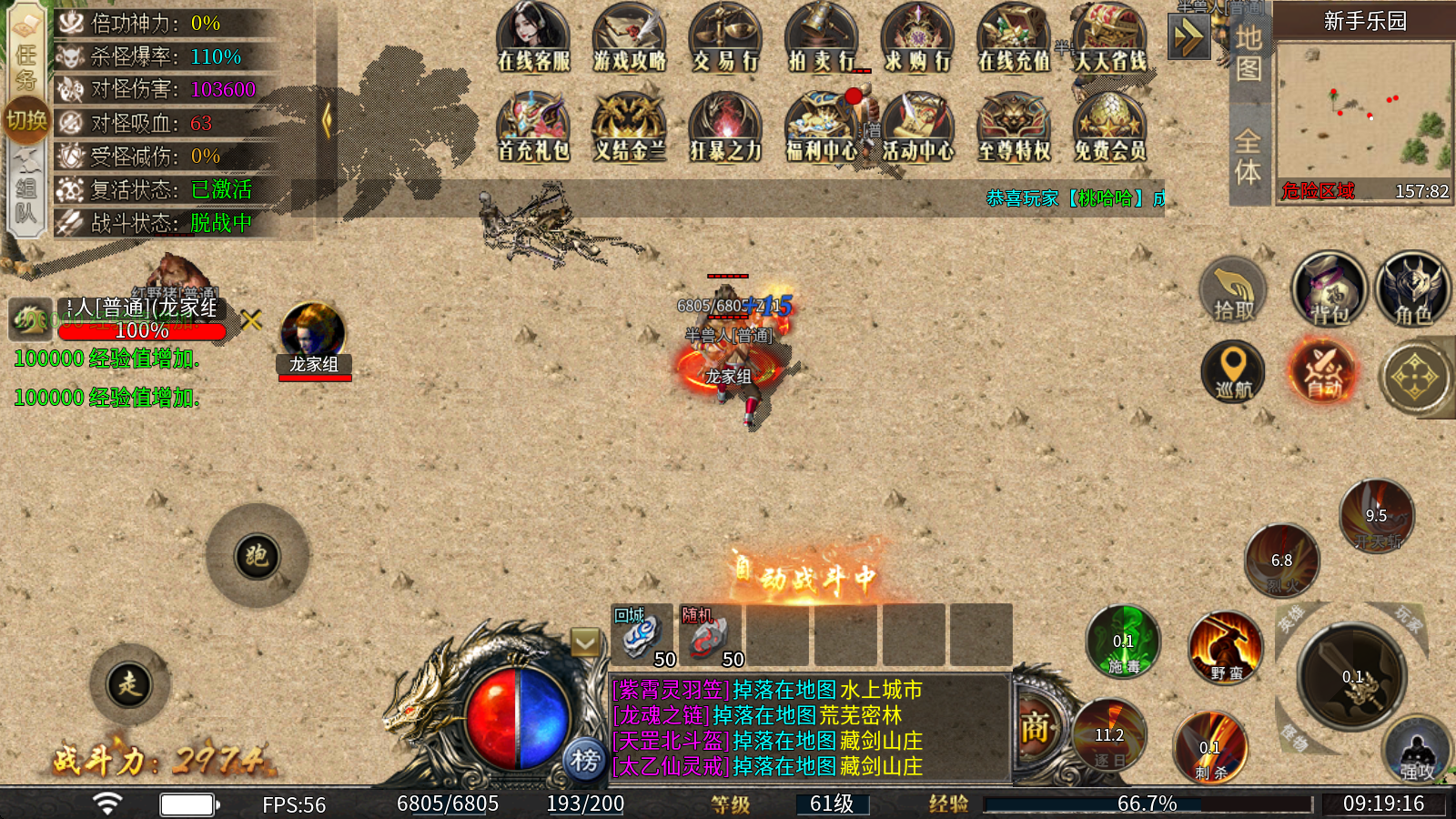Open the 福利中心 welfare center

(x=822, y=127)
